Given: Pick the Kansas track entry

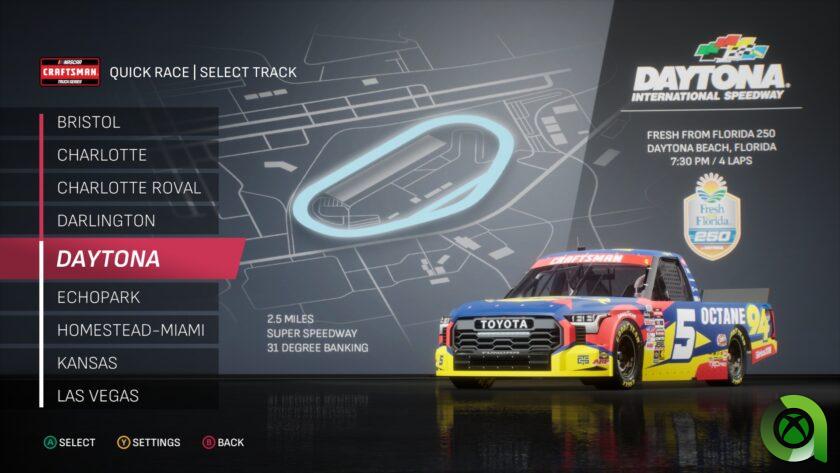Looking at the screenshot, I should (x=129, y=363).
